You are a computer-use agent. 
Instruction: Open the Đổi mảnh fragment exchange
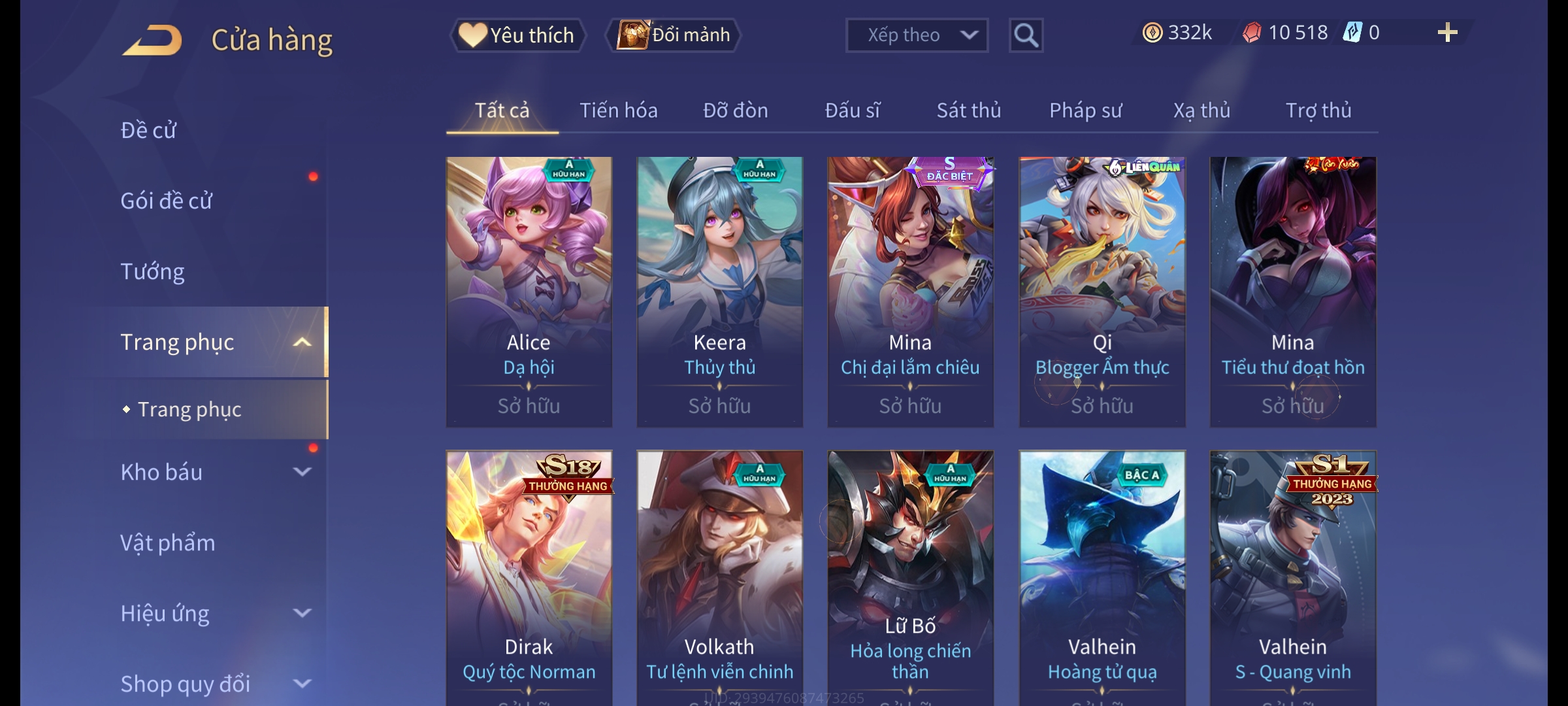coord(674,35)
